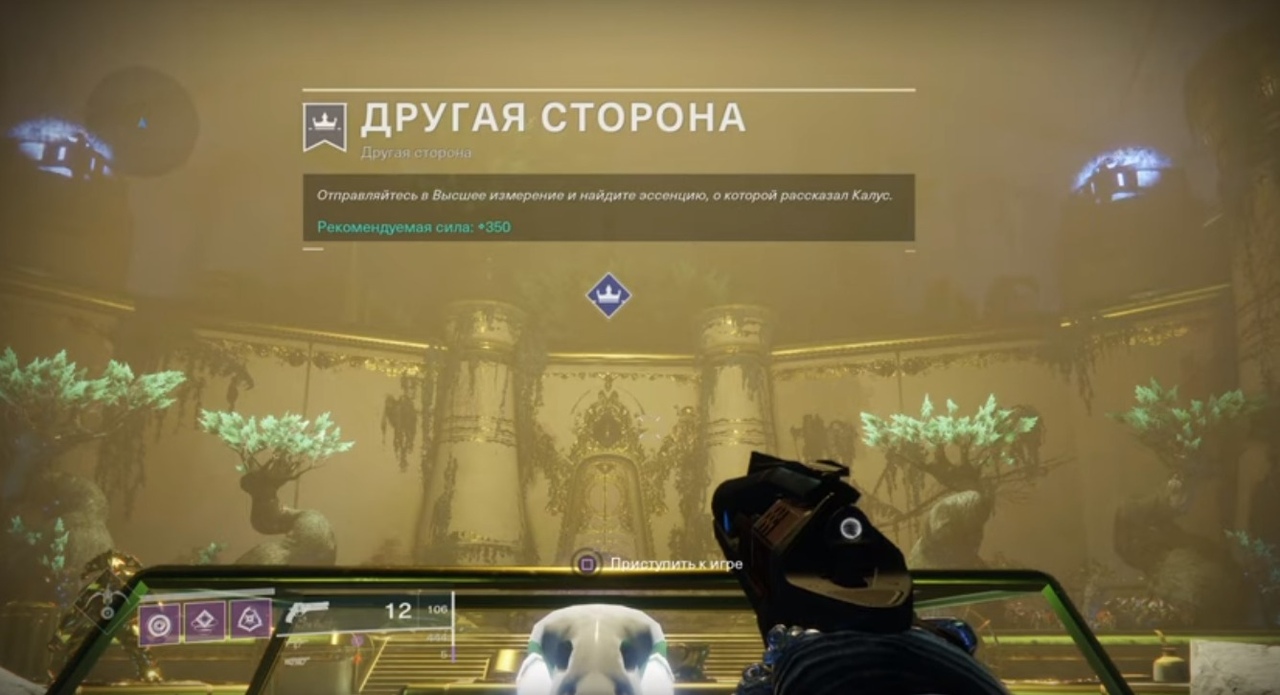
Task: Click the radar circle in the corner
Action: 141,122
